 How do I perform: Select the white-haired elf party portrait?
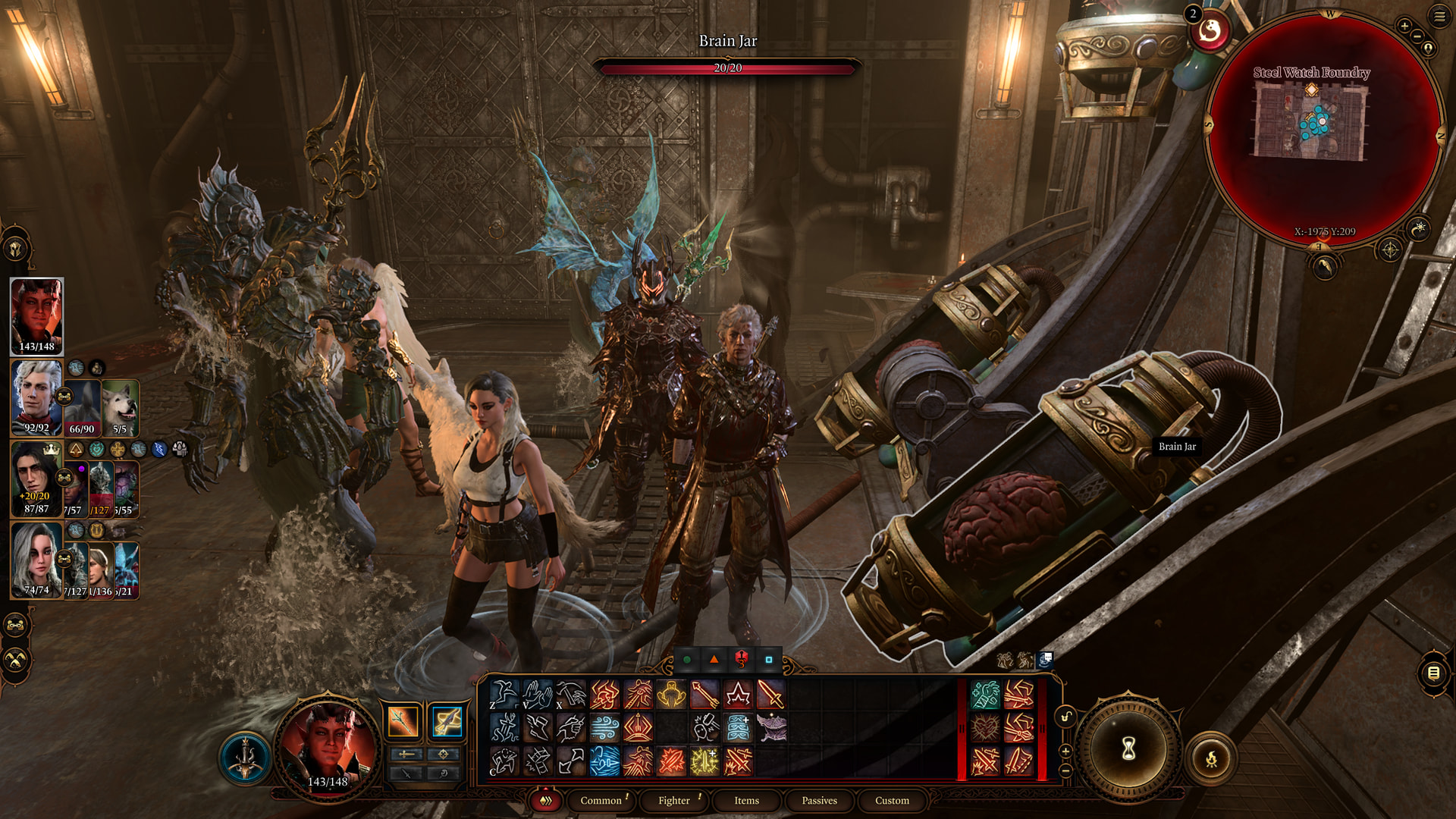pyautogui.click(x=36, y=397)
